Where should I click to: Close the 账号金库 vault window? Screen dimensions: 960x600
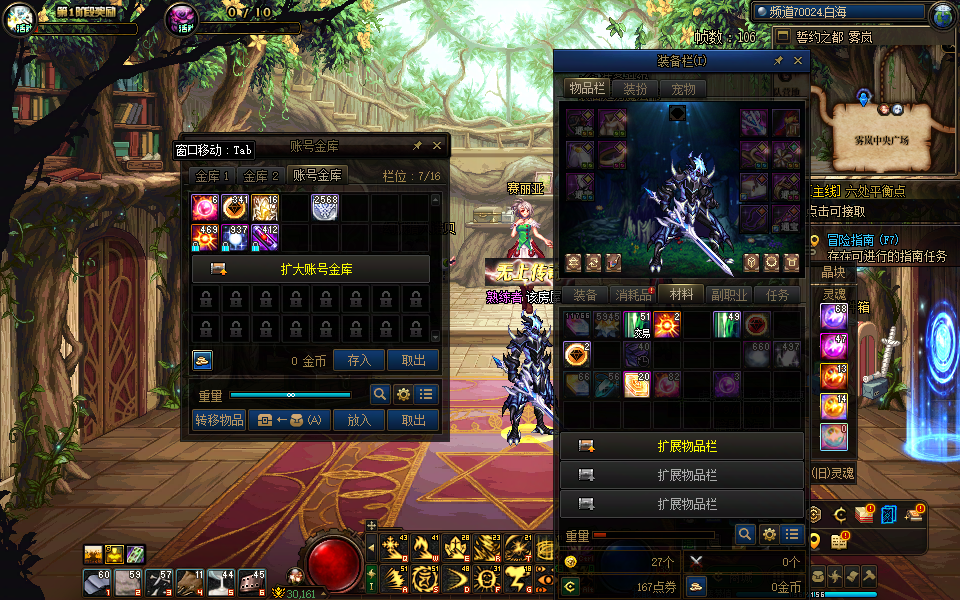[x=437, y=146]
